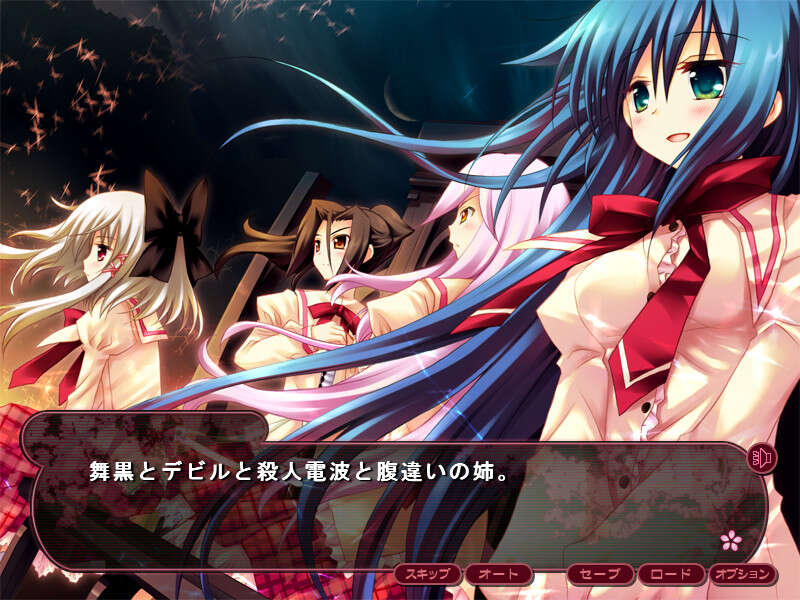Replay voice with the speaker icon
The width and height of the screenshot is (800, 600).
[x=762, y=459]
